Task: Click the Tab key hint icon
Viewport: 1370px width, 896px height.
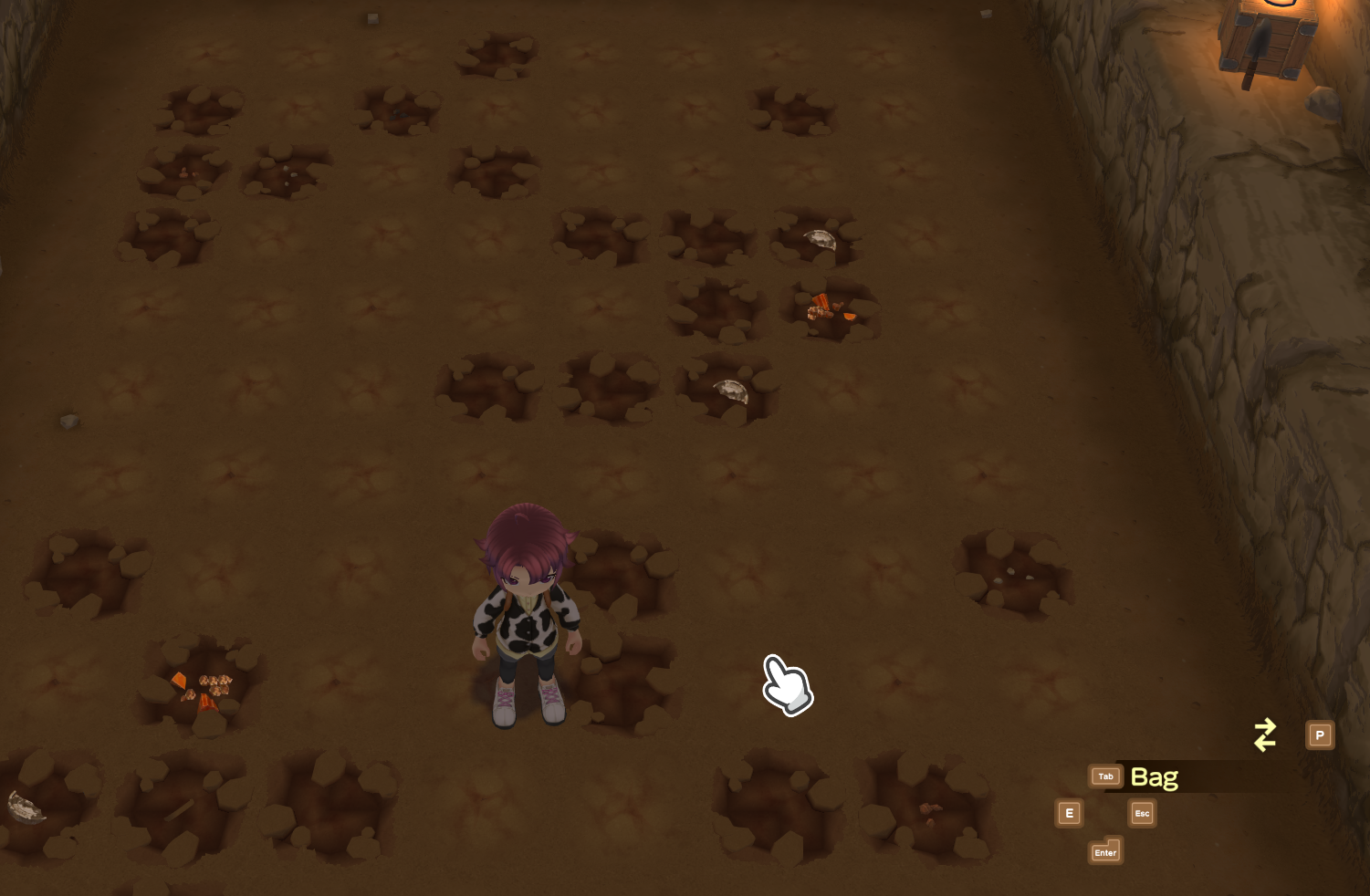Action: (1105, 776)
